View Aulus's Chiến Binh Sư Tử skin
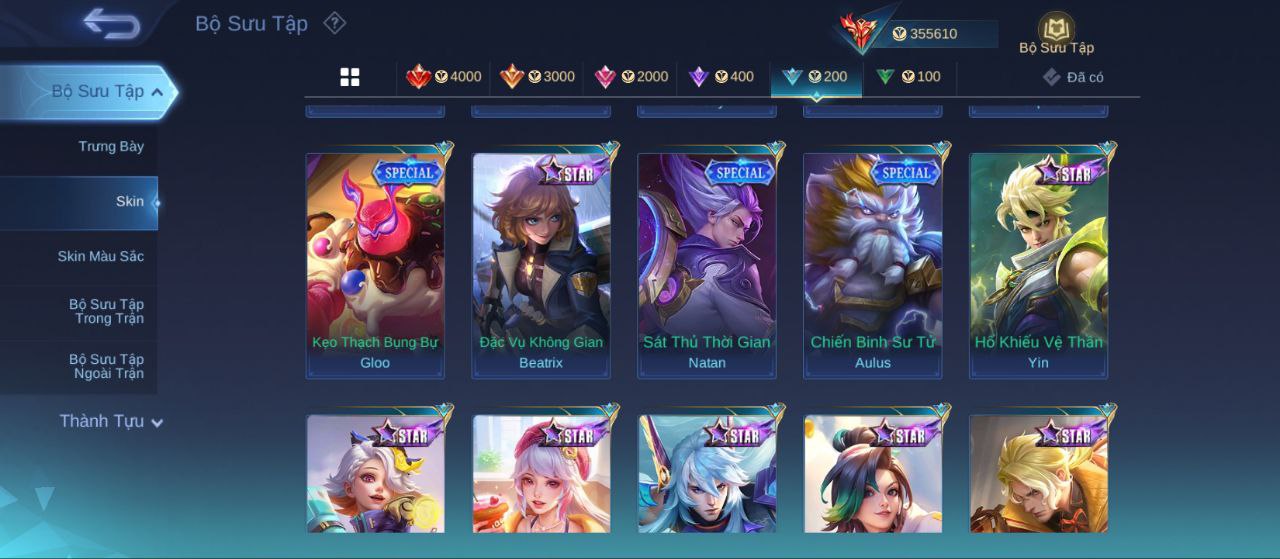The height and width of the screenshot is (559, 1280). tap(873, 265)
